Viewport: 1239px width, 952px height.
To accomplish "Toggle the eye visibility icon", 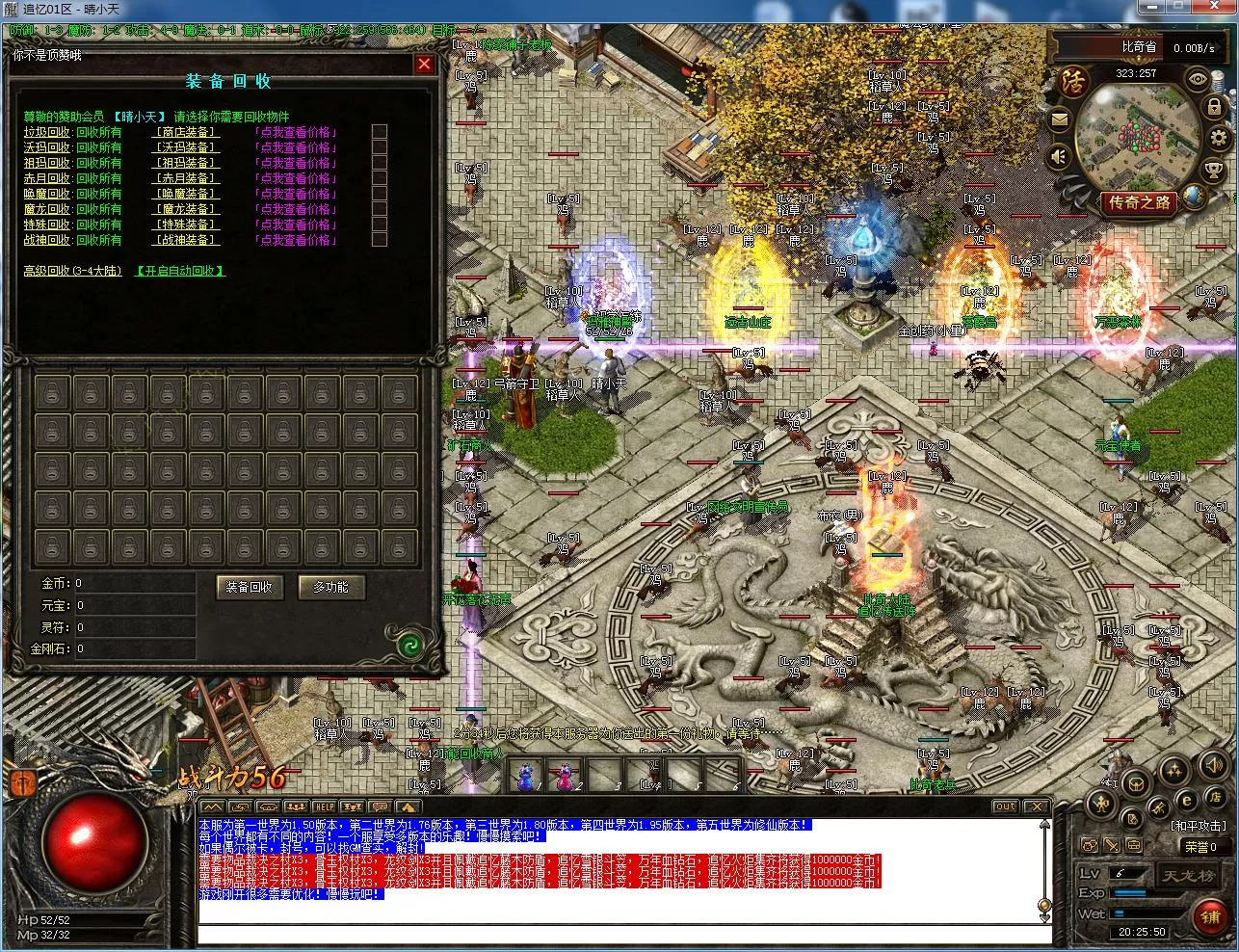I will pos(1198,79).
